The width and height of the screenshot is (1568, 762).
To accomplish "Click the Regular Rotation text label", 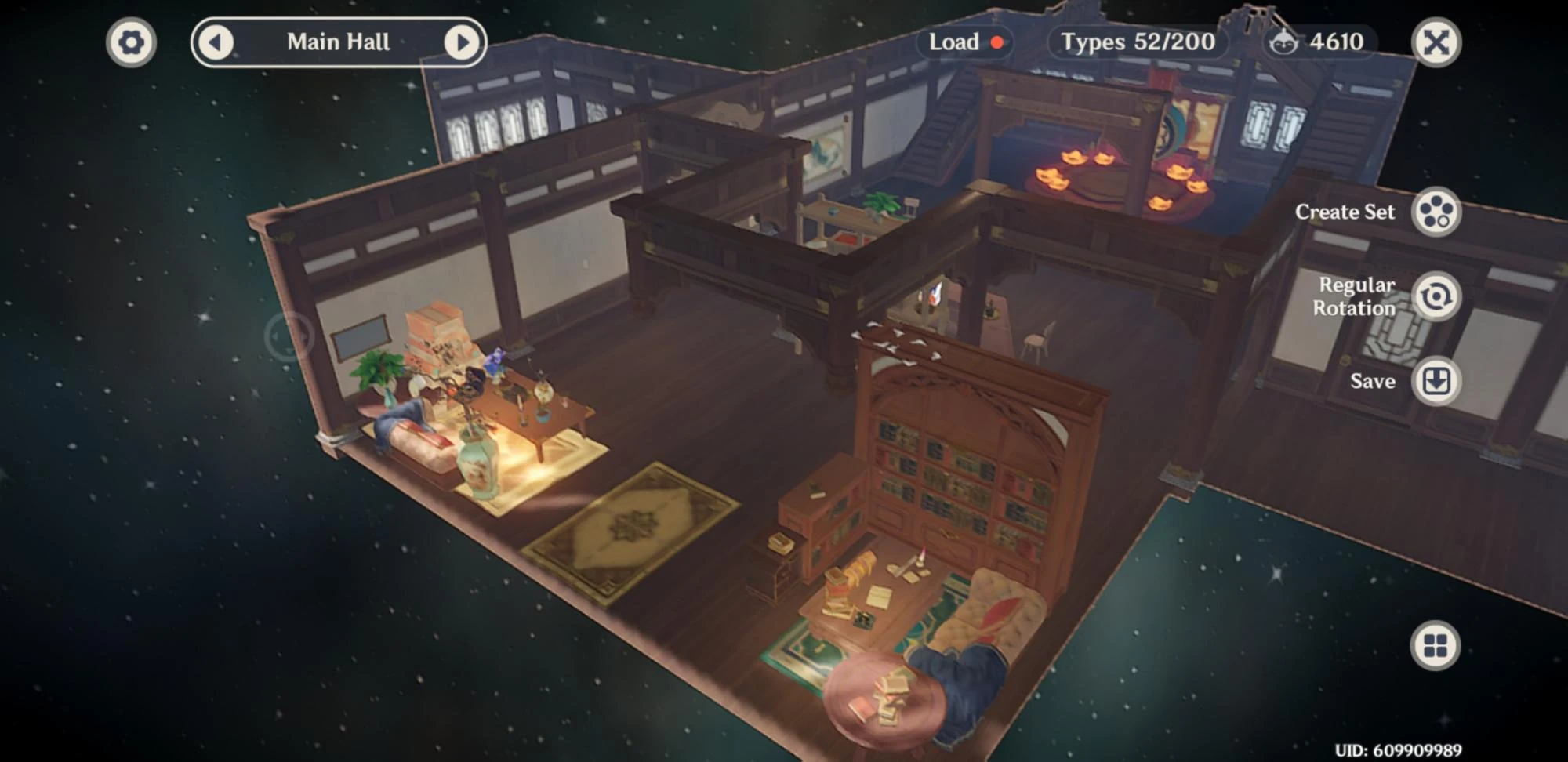I will [1356, 296].
